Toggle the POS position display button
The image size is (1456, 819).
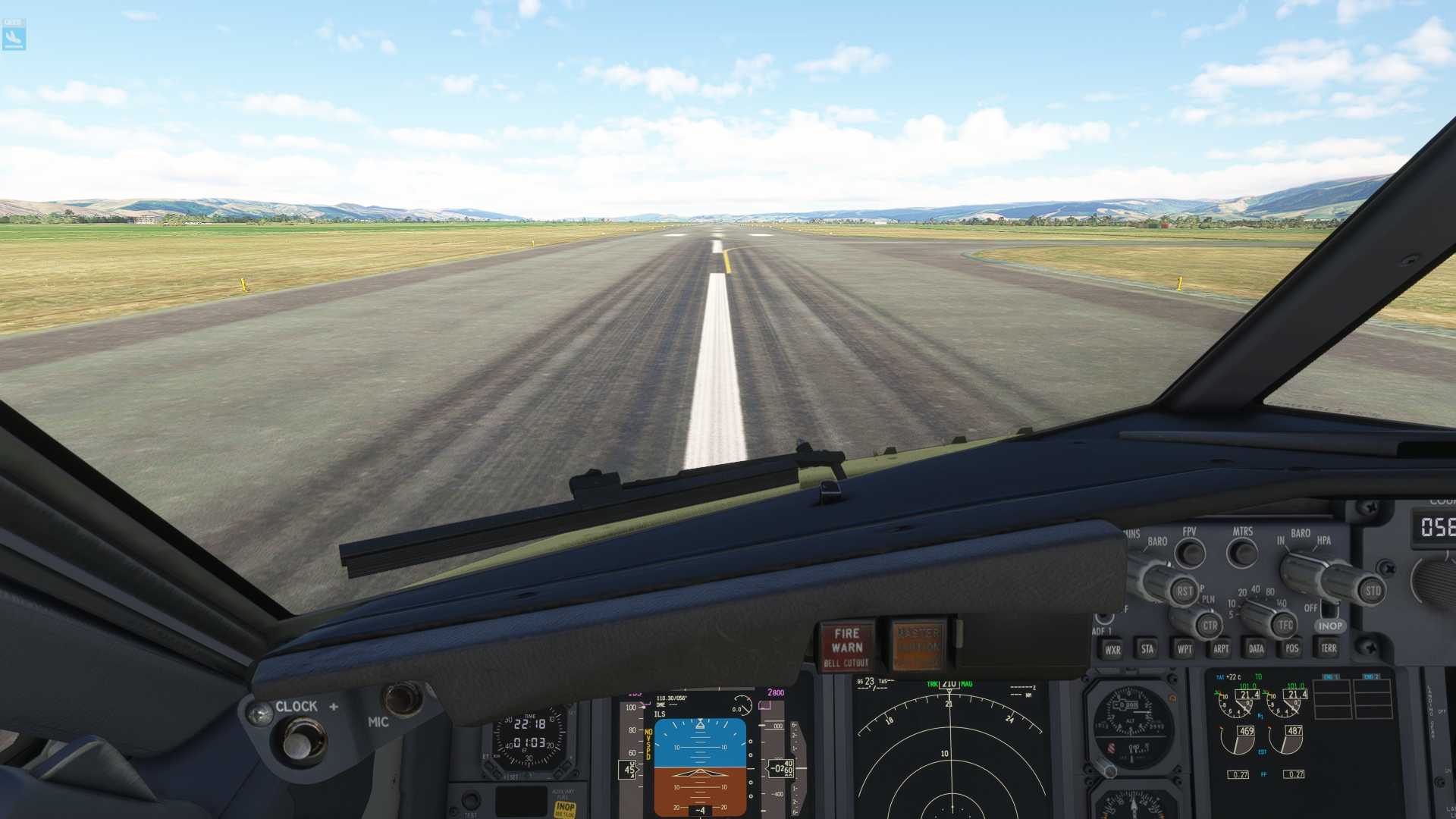click(x=1291, y=648)
